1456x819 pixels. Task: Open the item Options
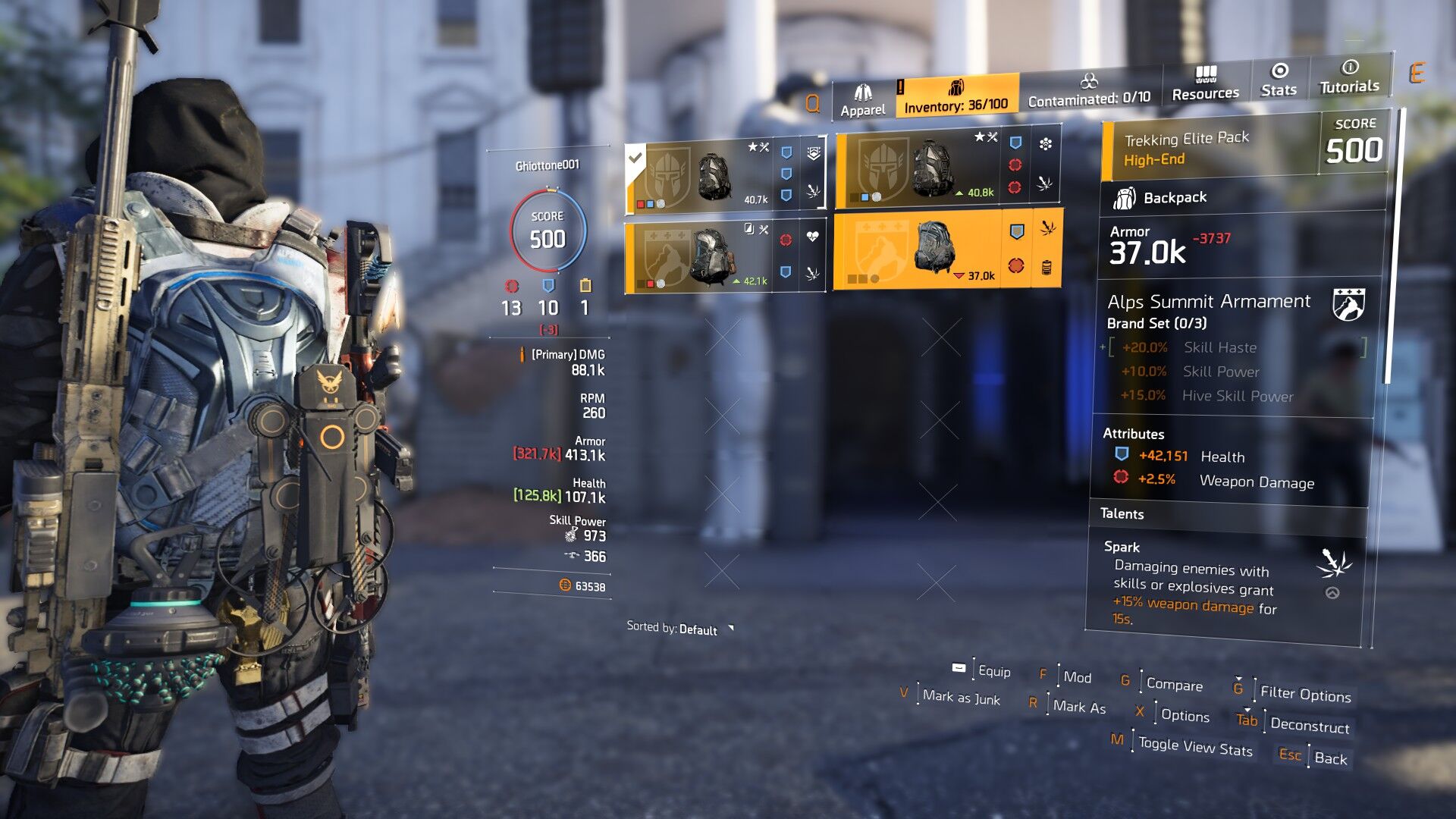click(x=1185, y=715)
